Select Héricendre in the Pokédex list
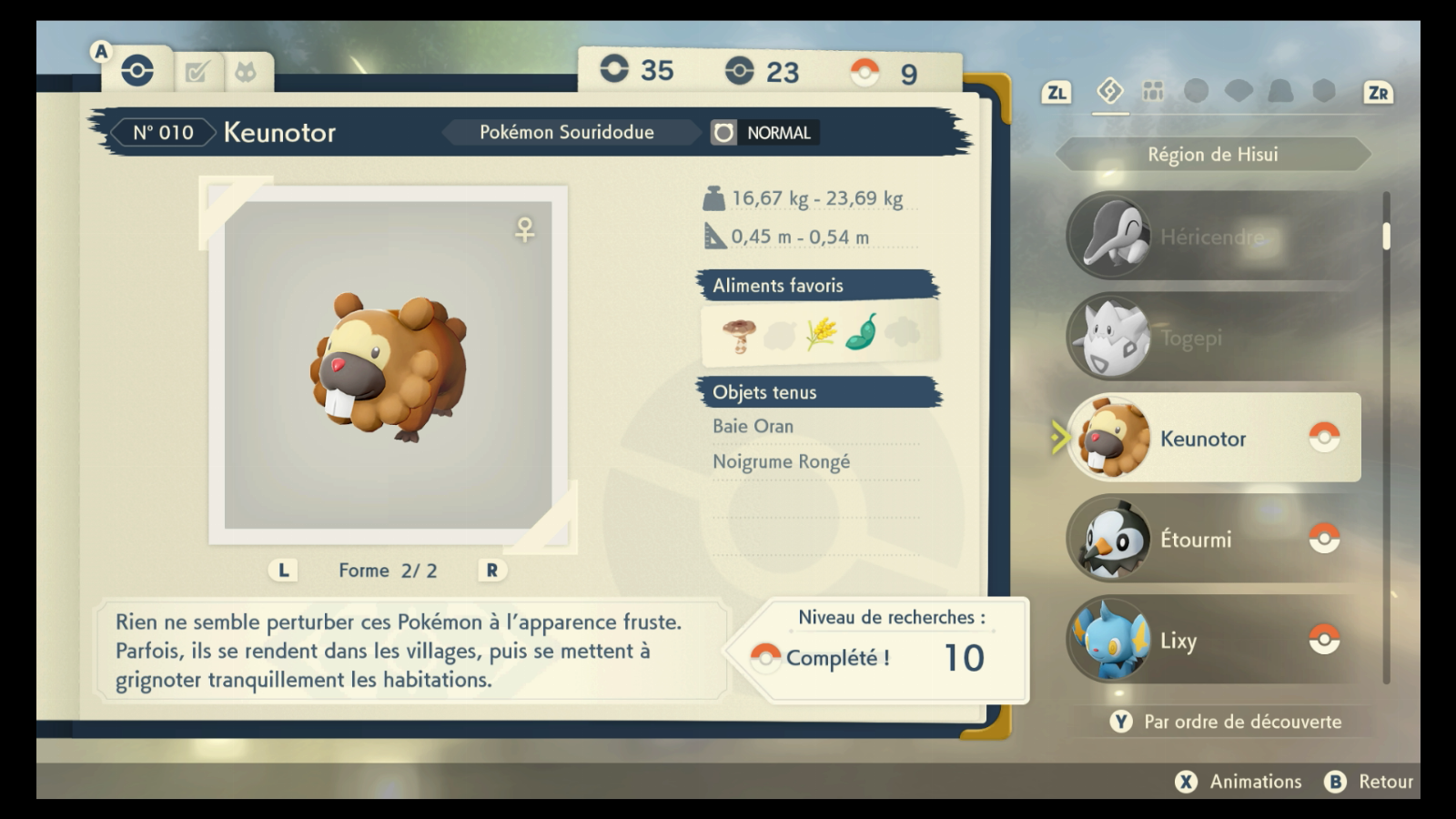Image resolution: width=1456 pixels, height=819 pixels. tap(1213, 237)
